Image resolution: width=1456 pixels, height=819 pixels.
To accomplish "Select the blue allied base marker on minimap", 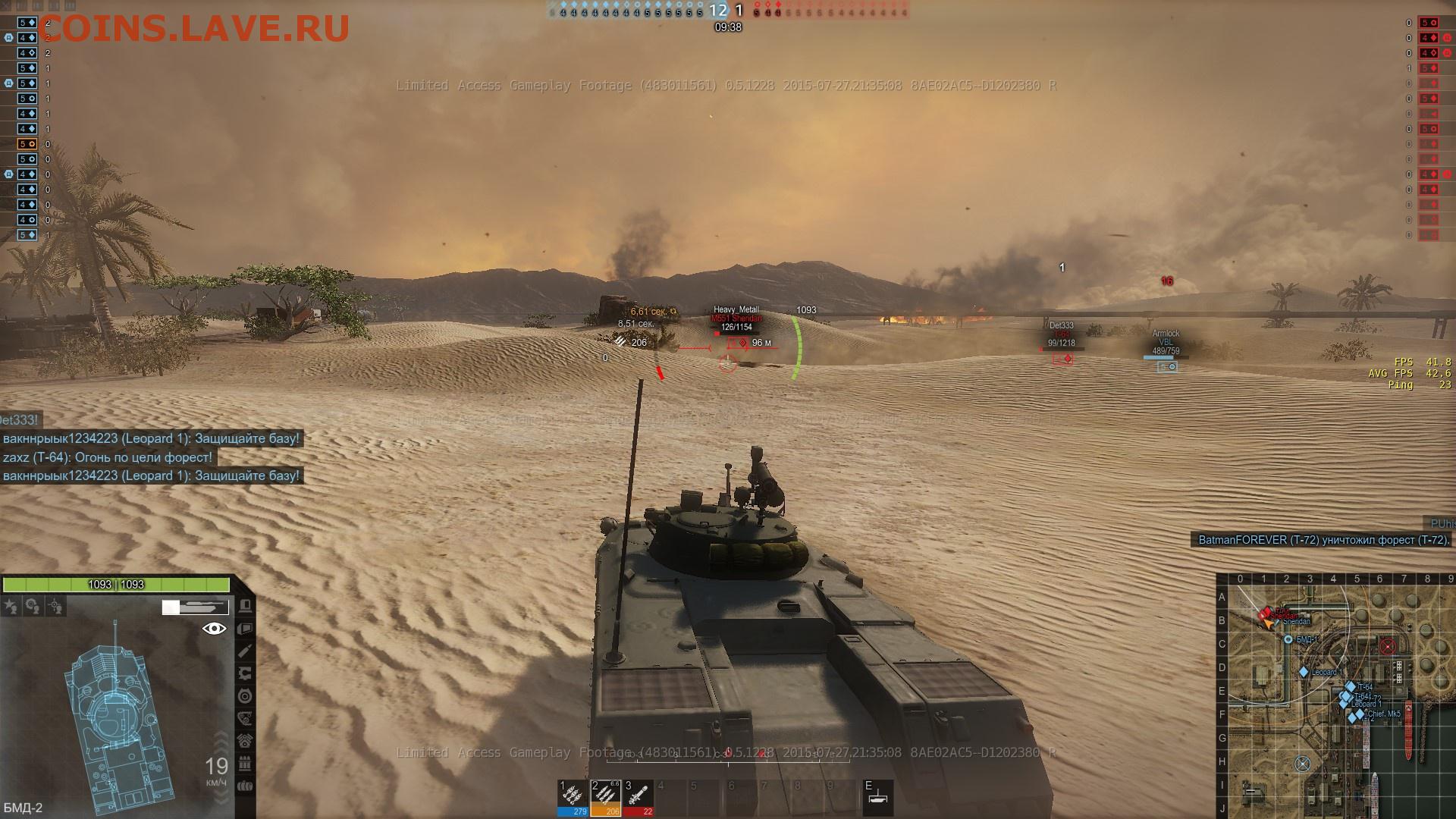I will pos(1303,764).
